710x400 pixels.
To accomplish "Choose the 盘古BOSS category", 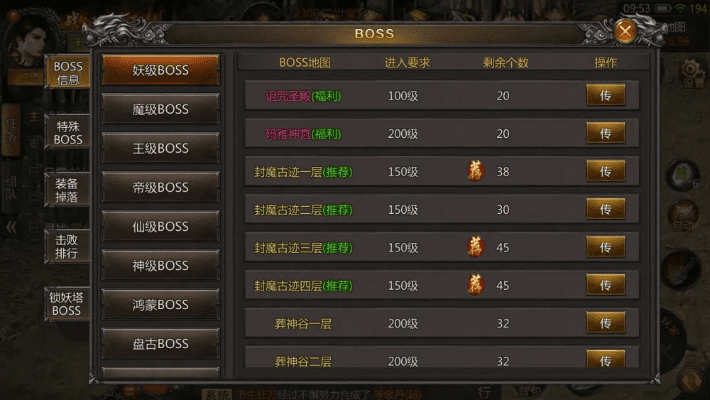I will tap(160, 344).
